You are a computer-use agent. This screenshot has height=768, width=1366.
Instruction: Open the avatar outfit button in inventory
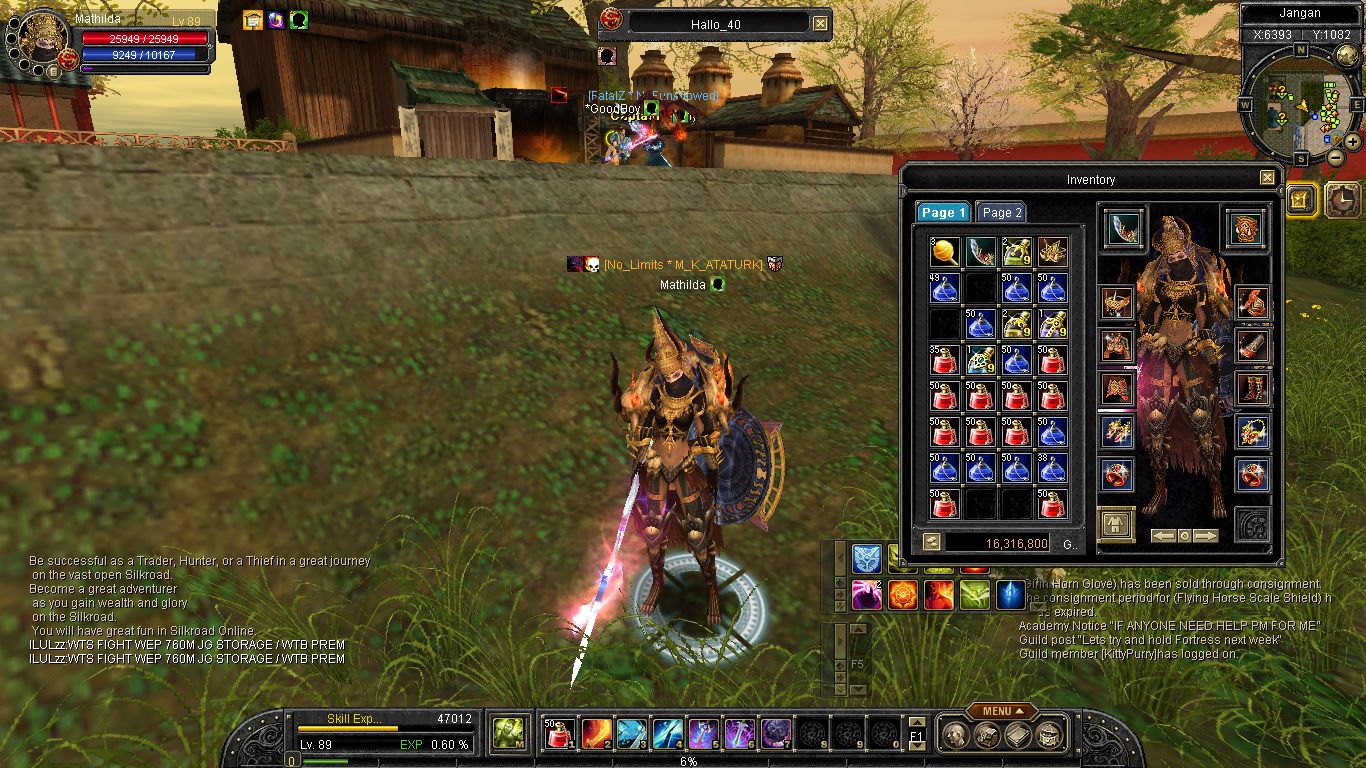[1116, 524]
